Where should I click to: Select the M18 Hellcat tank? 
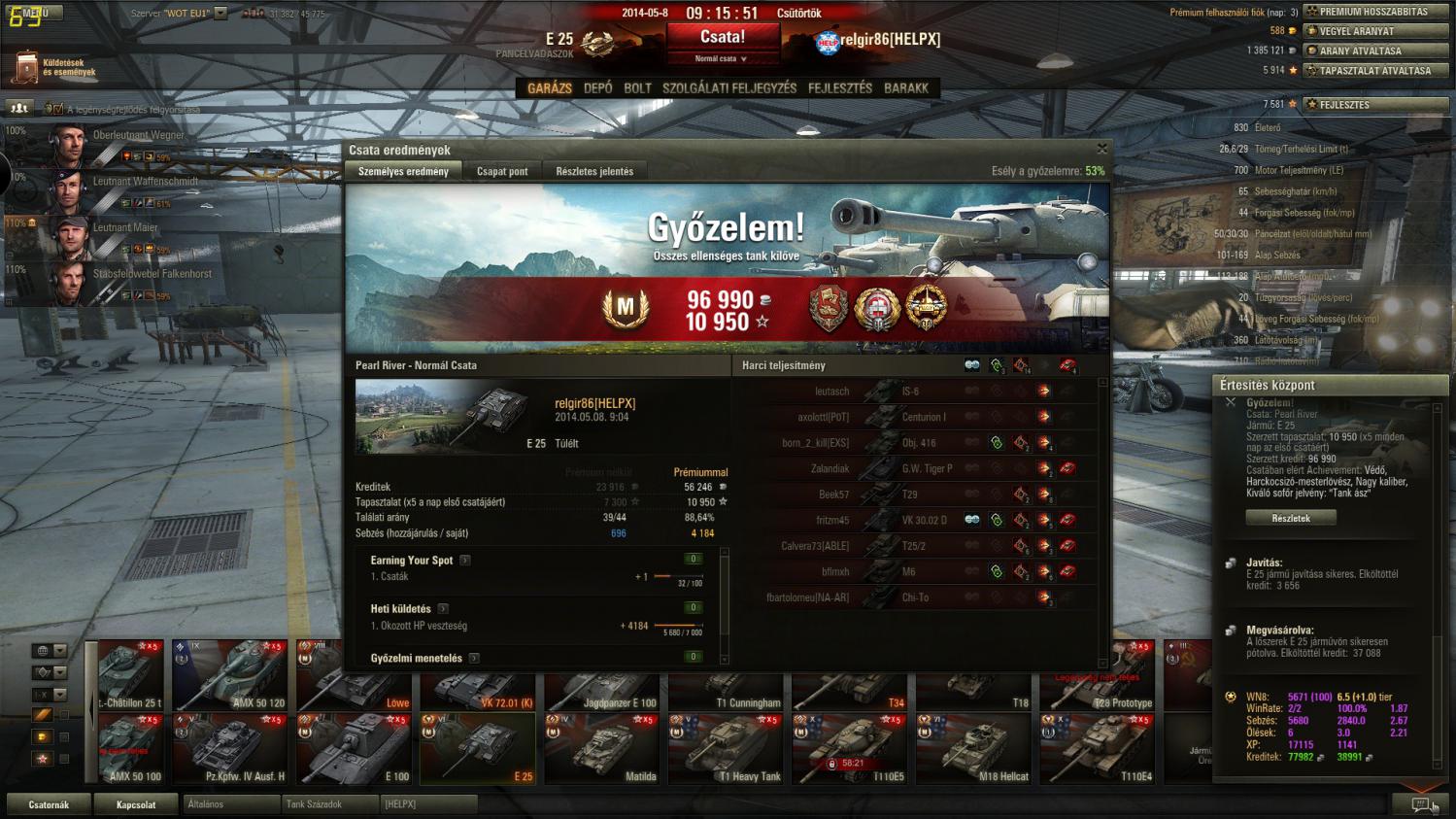(973, 748)
